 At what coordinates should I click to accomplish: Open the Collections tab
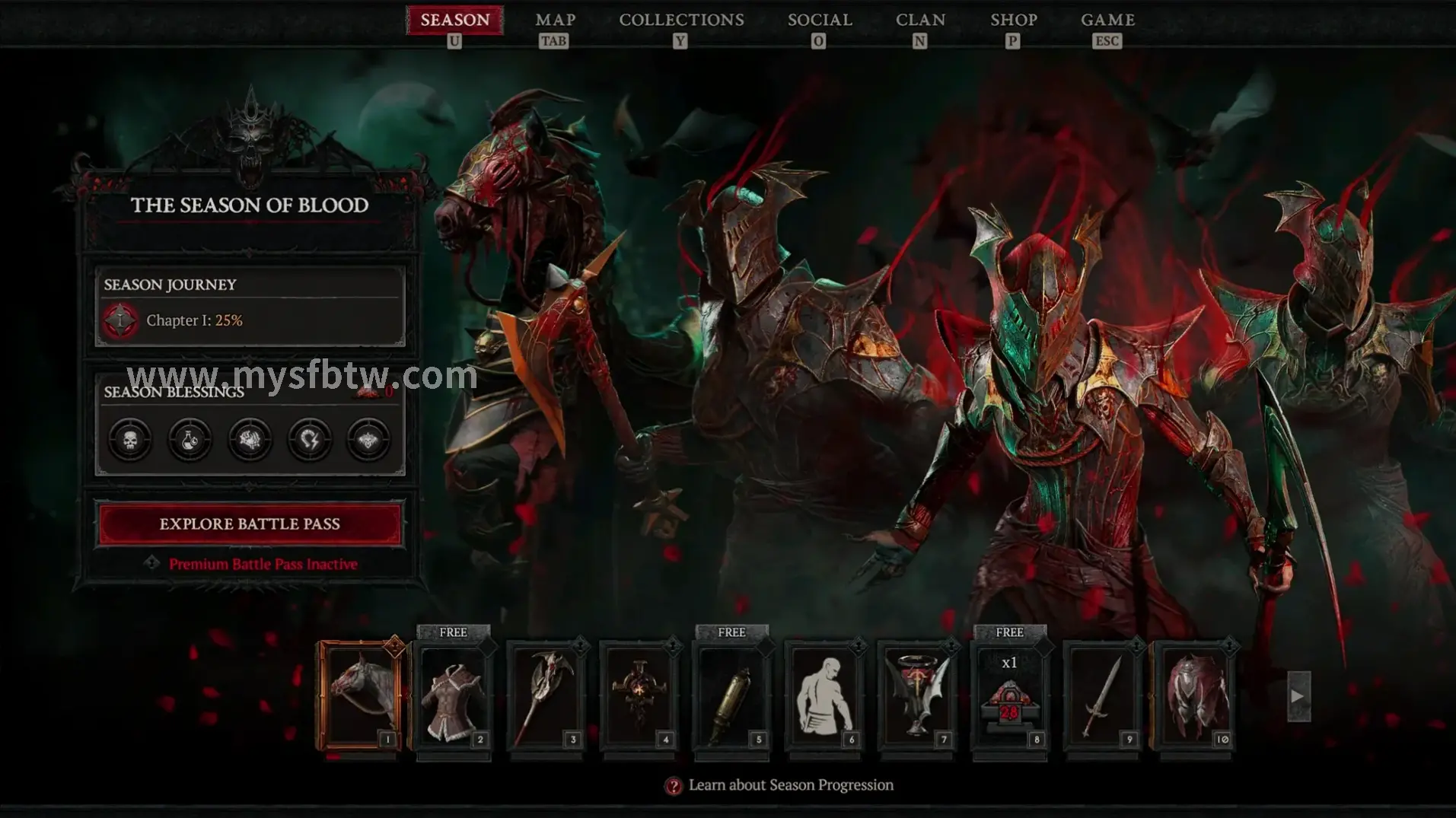[681, 21]
